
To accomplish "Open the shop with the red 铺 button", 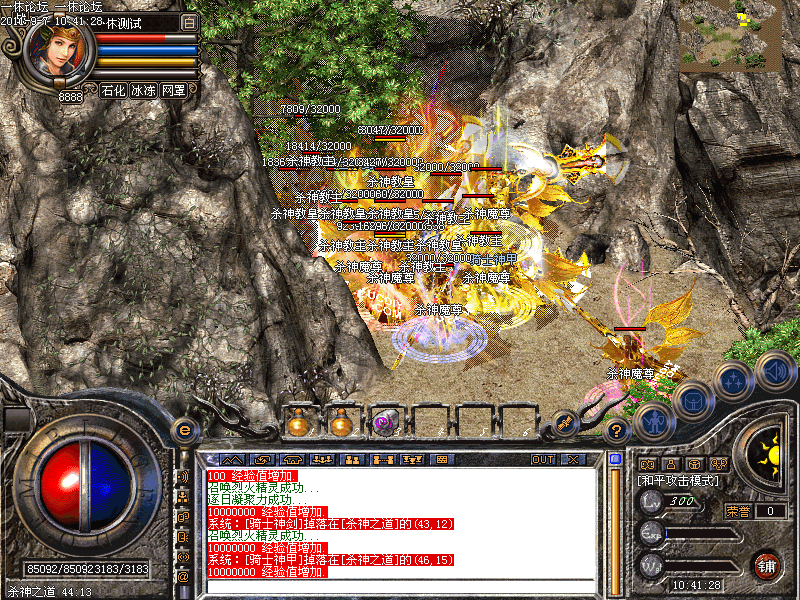I will point(767,566).
